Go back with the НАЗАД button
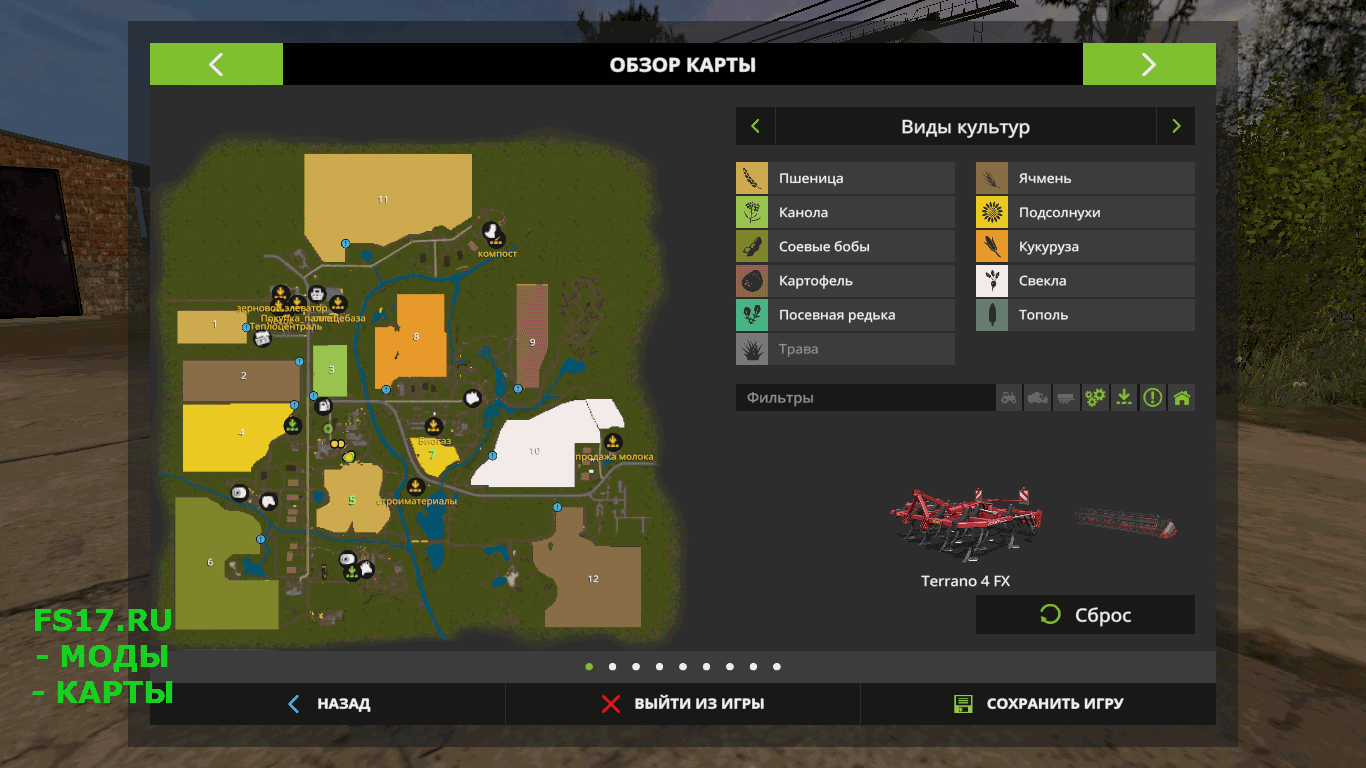Image resolution: width=1366 pixels, height=768 pixels. tap(328, 704)
